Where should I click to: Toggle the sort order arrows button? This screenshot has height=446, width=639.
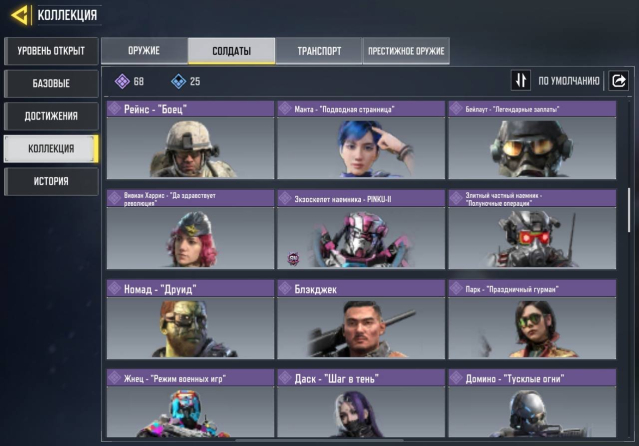(521, 81)
